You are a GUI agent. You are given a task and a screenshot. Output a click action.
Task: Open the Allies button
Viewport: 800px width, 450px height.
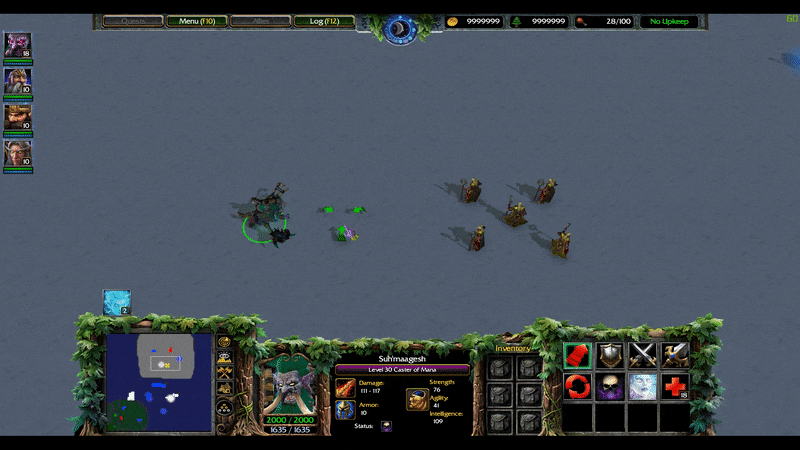pyautogui.click(x=260, y=21)
